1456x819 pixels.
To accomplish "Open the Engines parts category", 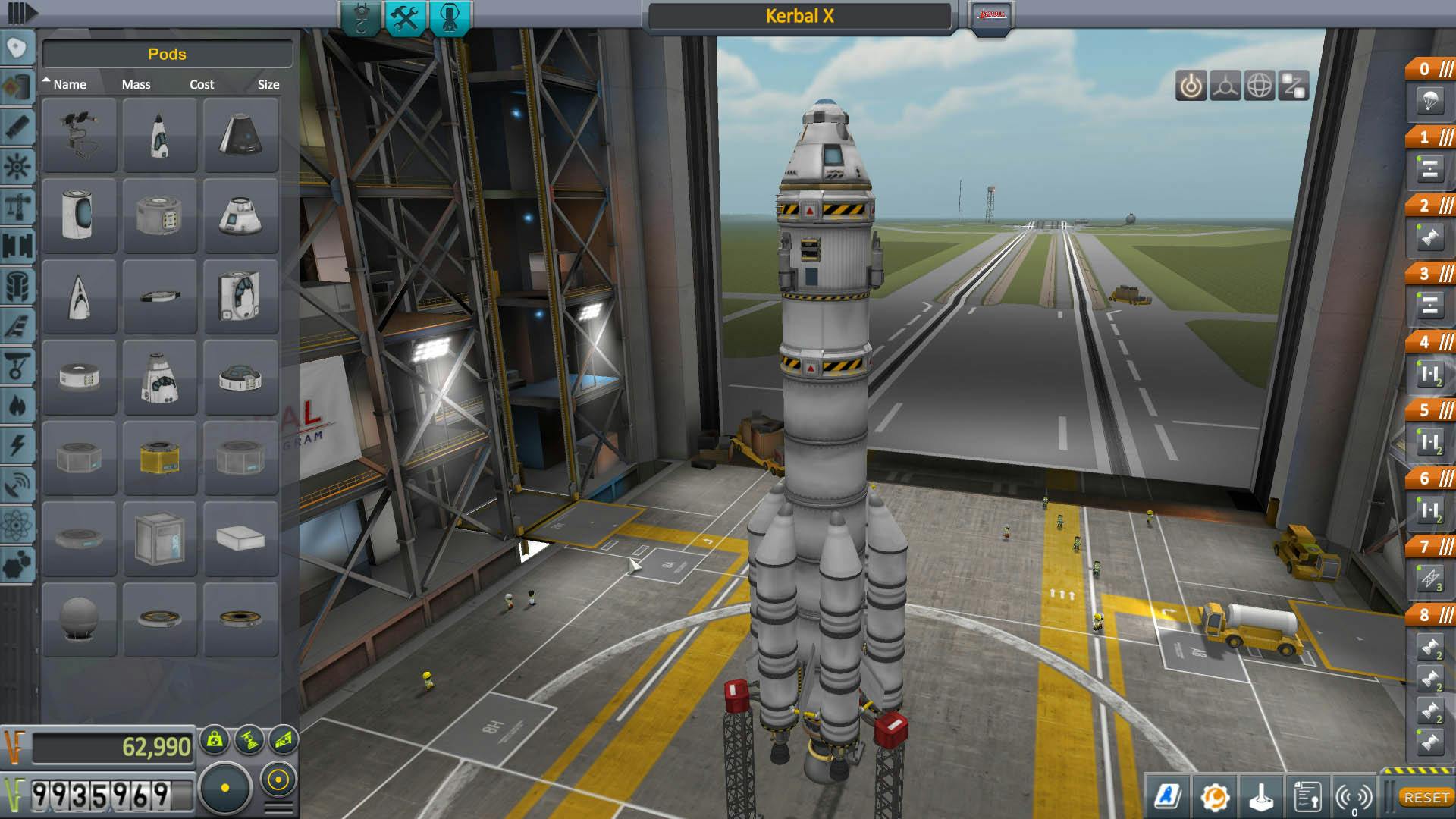I will (x=19, y=127).
